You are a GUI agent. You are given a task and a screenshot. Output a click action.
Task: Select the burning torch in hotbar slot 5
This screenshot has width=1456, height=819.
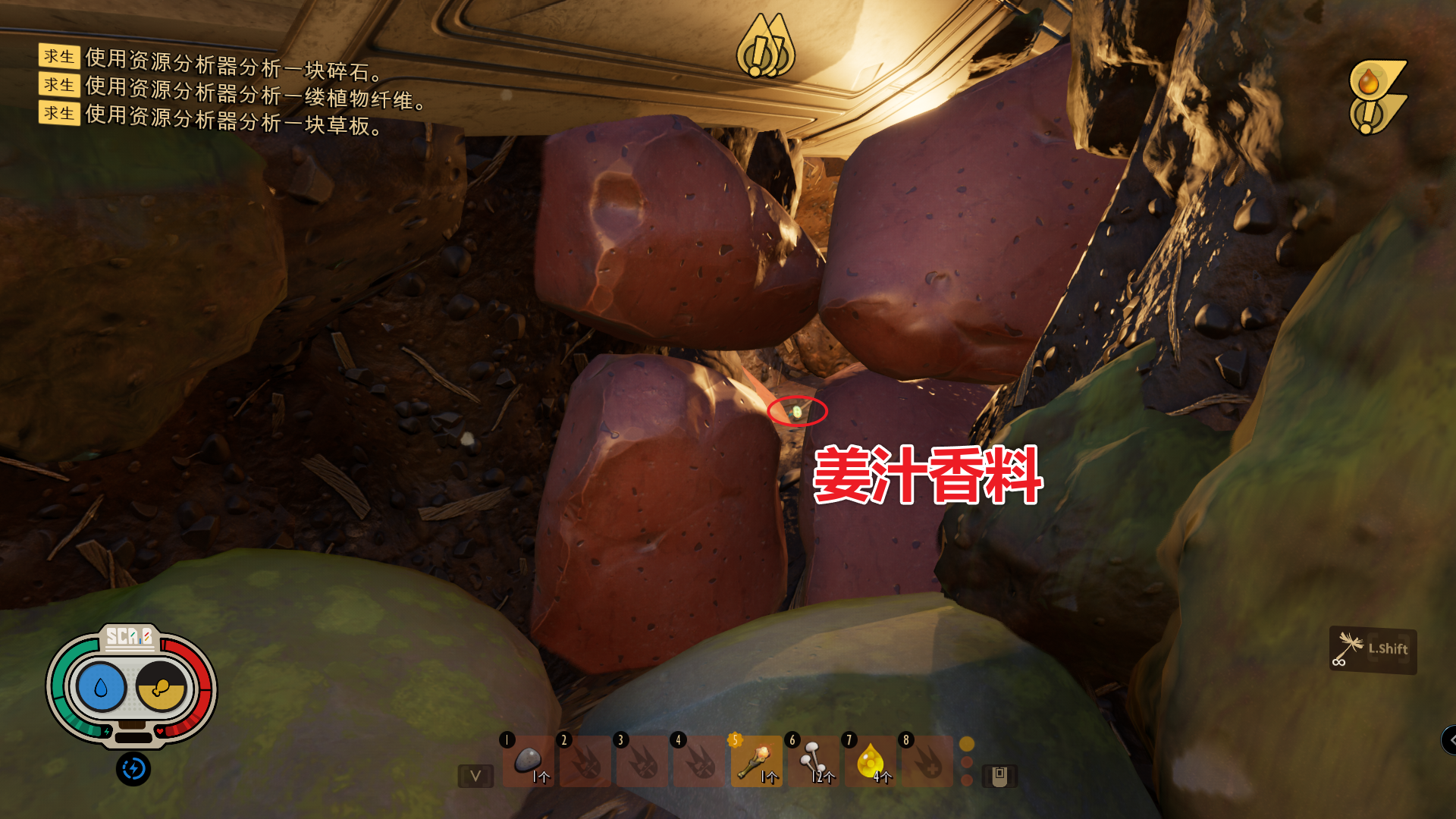pos(756,762)
